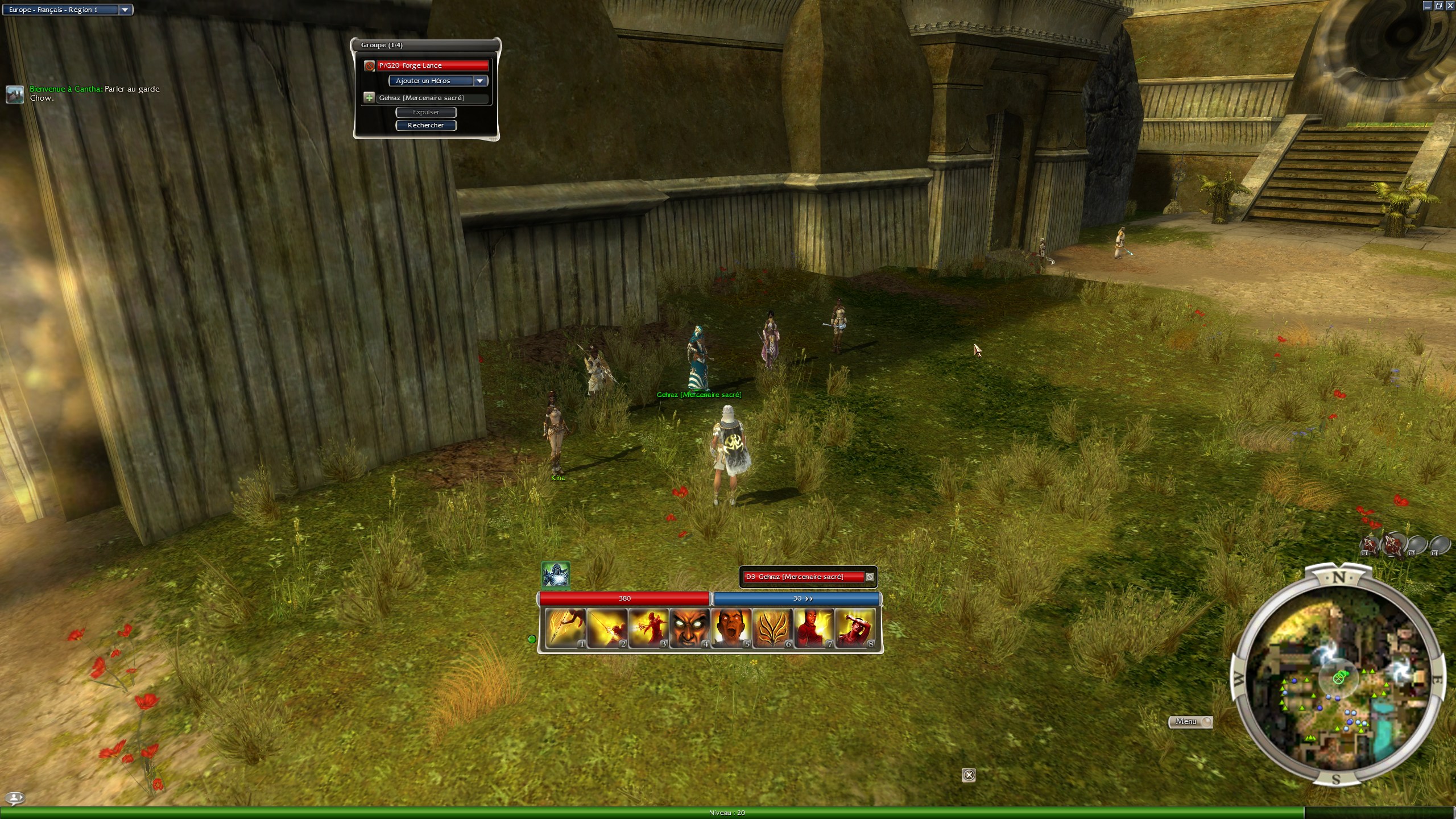Click the circular minimap compass

[1338, 678]
